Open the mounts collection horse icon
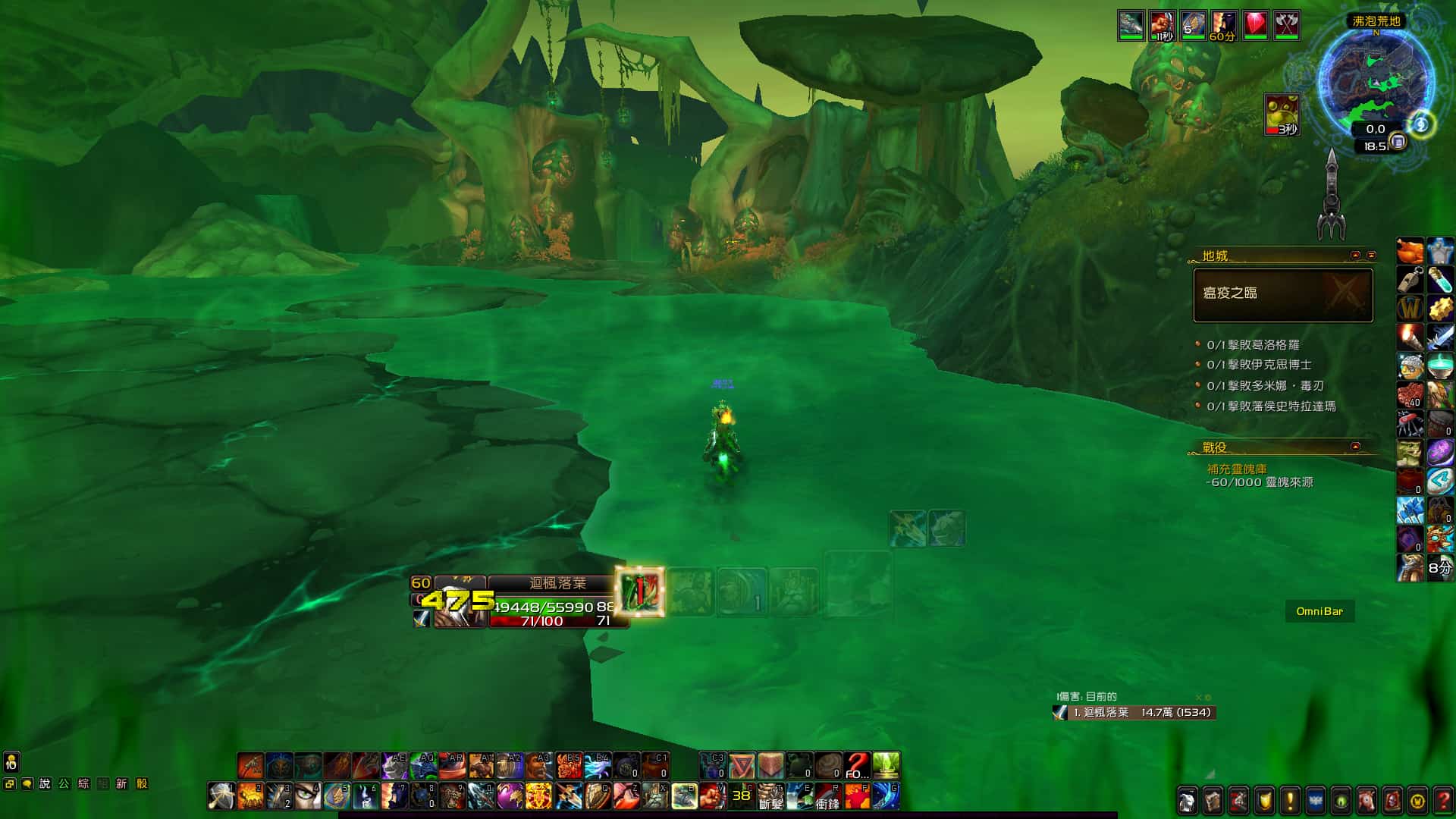This screenshot has height=819, width=1456. click(1366, 800)
